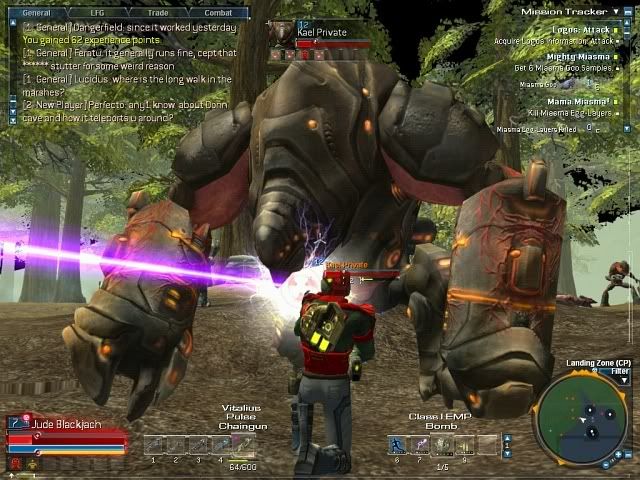The width and height of the screenshot is (640, 480).
Task: Click the Jude Blackjach player nameplate
Action: [x=66, y=425]
